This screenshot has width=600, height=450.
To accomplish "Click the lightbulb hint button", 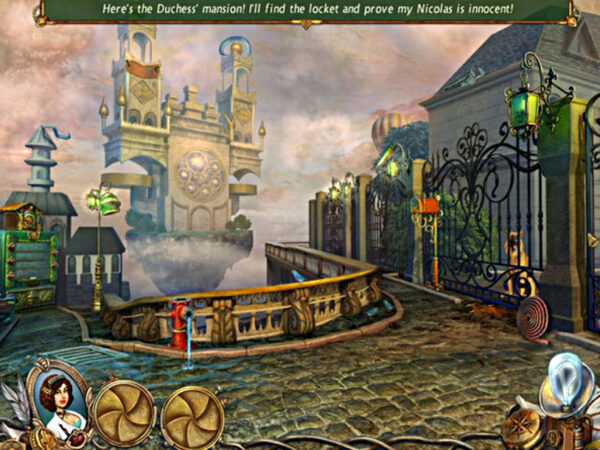I will click(x=566, y=388).
